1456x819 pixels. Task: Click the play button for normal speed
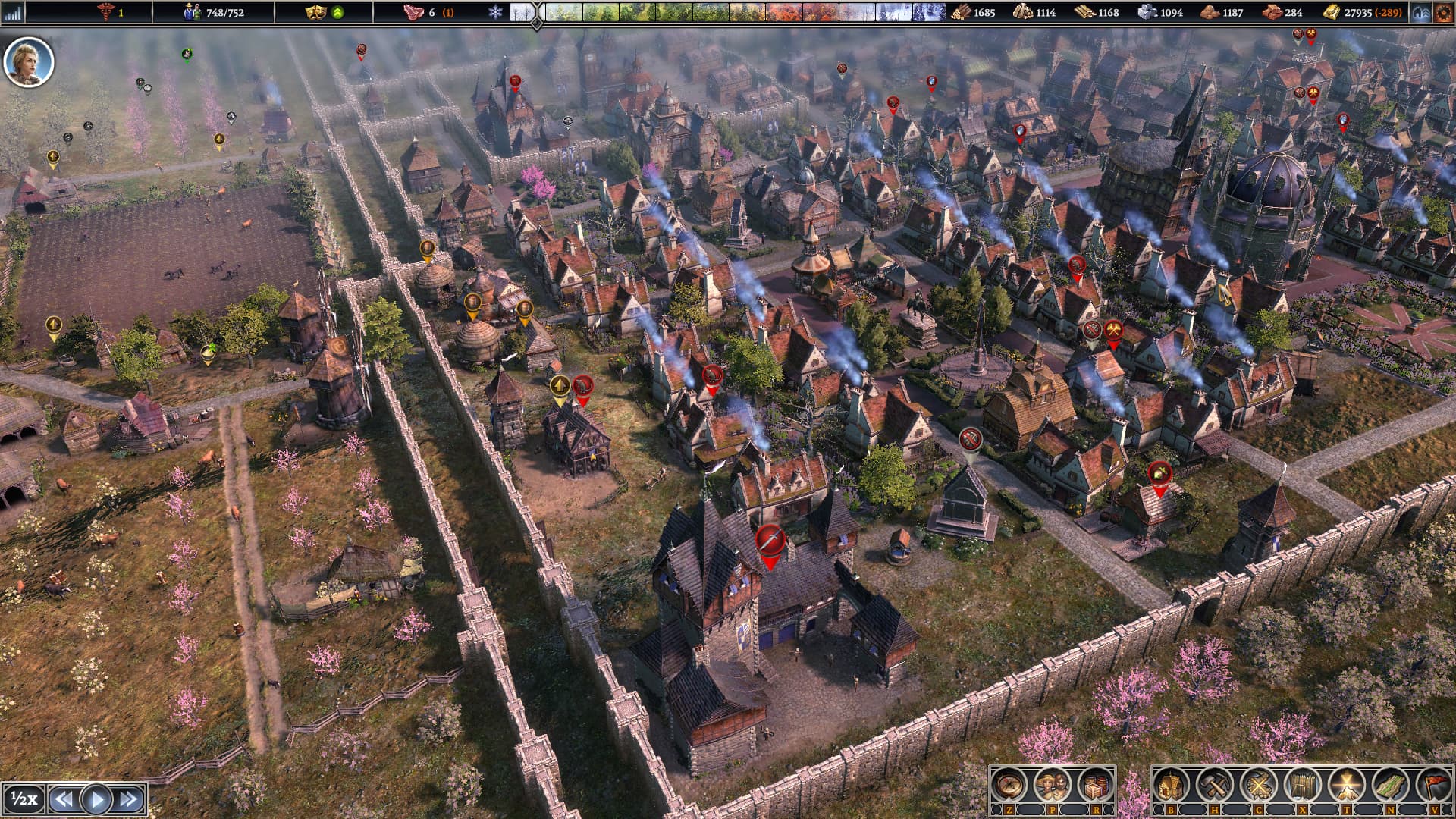(x=96, y=799)
